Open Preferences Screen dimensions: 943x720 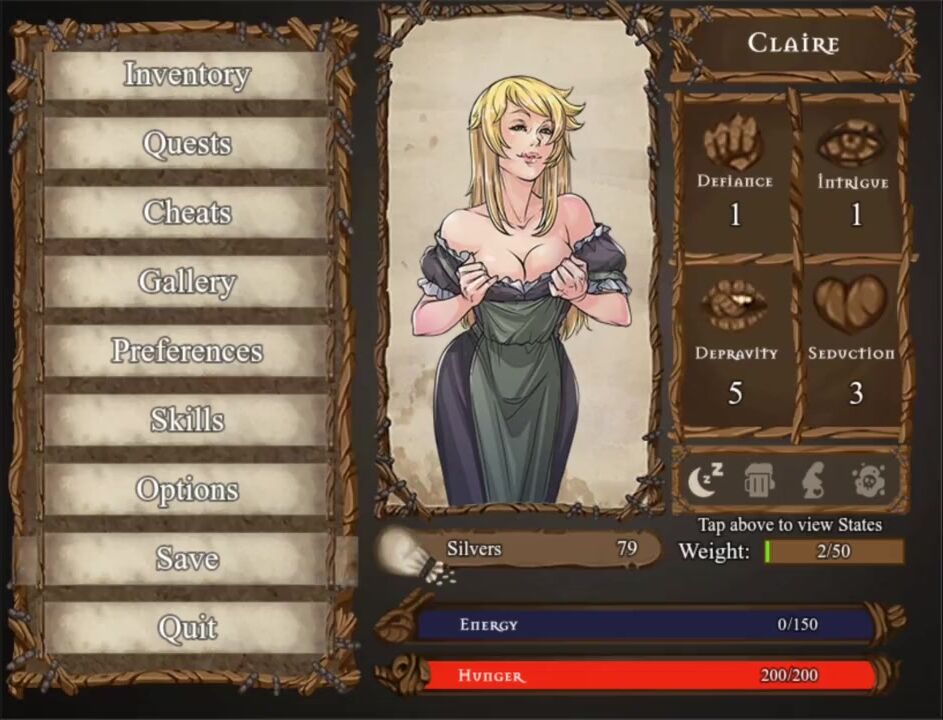click(187, 351)
